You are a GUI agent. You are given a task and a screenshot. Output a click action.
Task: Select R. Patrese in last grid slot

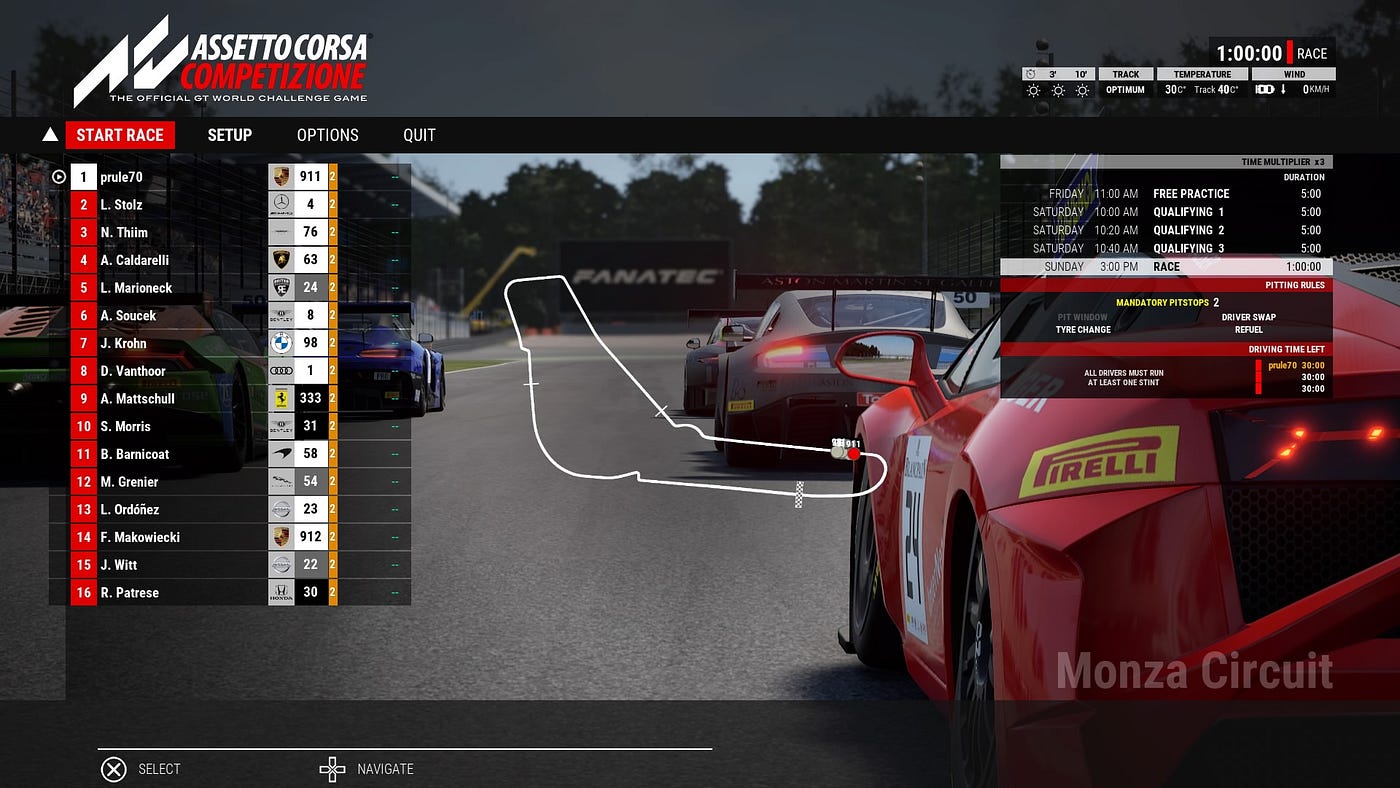coord(180,593)
